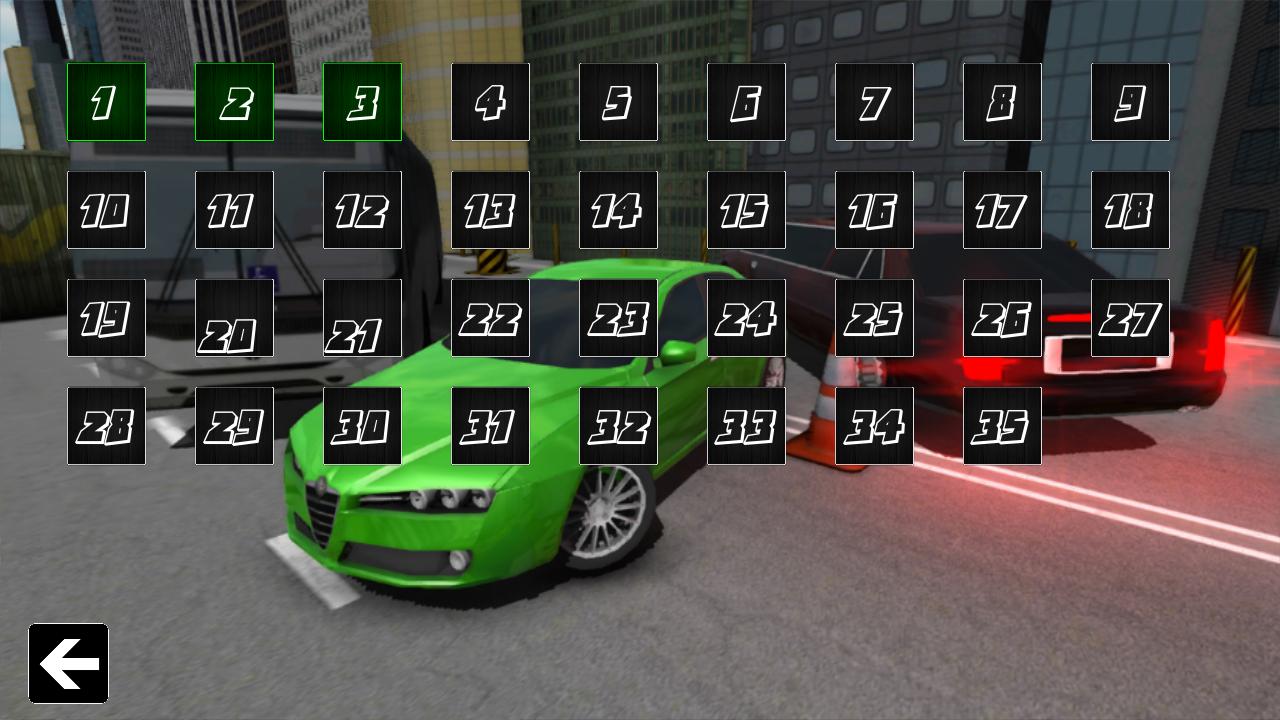
Task: Tap level 28 in the bottom row
Action: (106, 425)
